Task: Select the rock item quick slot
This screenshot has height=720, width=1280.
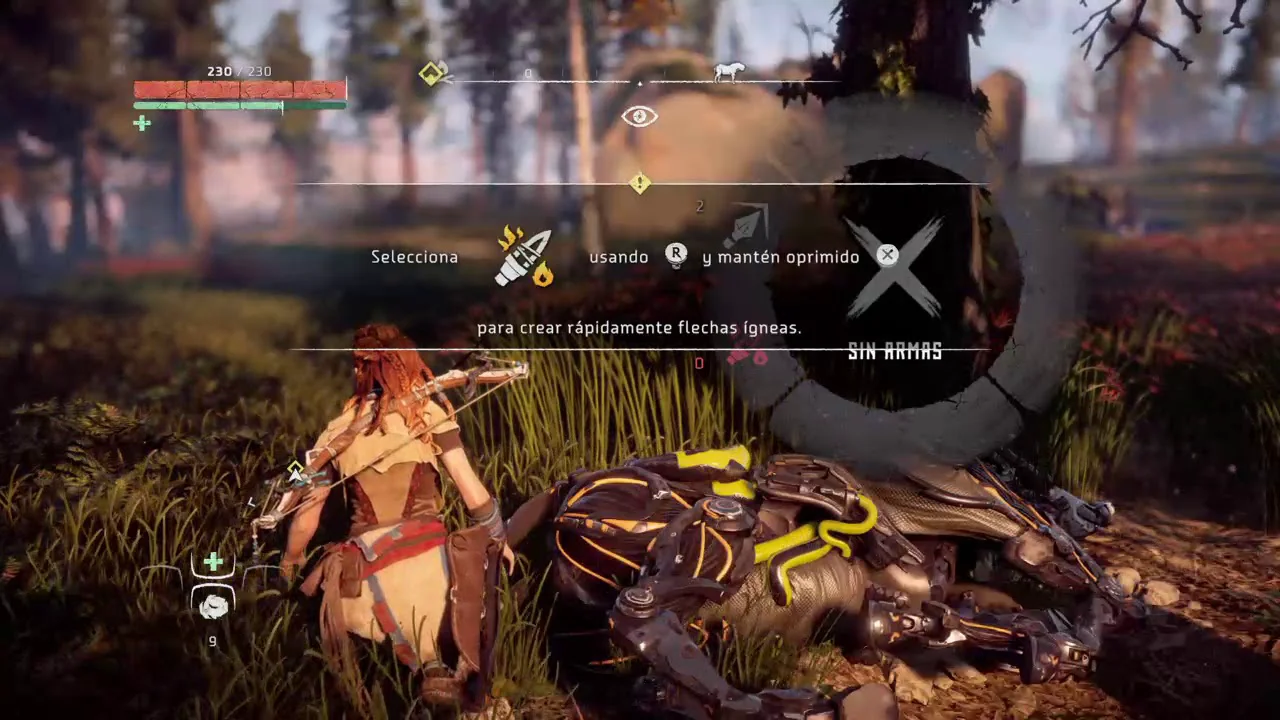Action: tap(213, 605)
